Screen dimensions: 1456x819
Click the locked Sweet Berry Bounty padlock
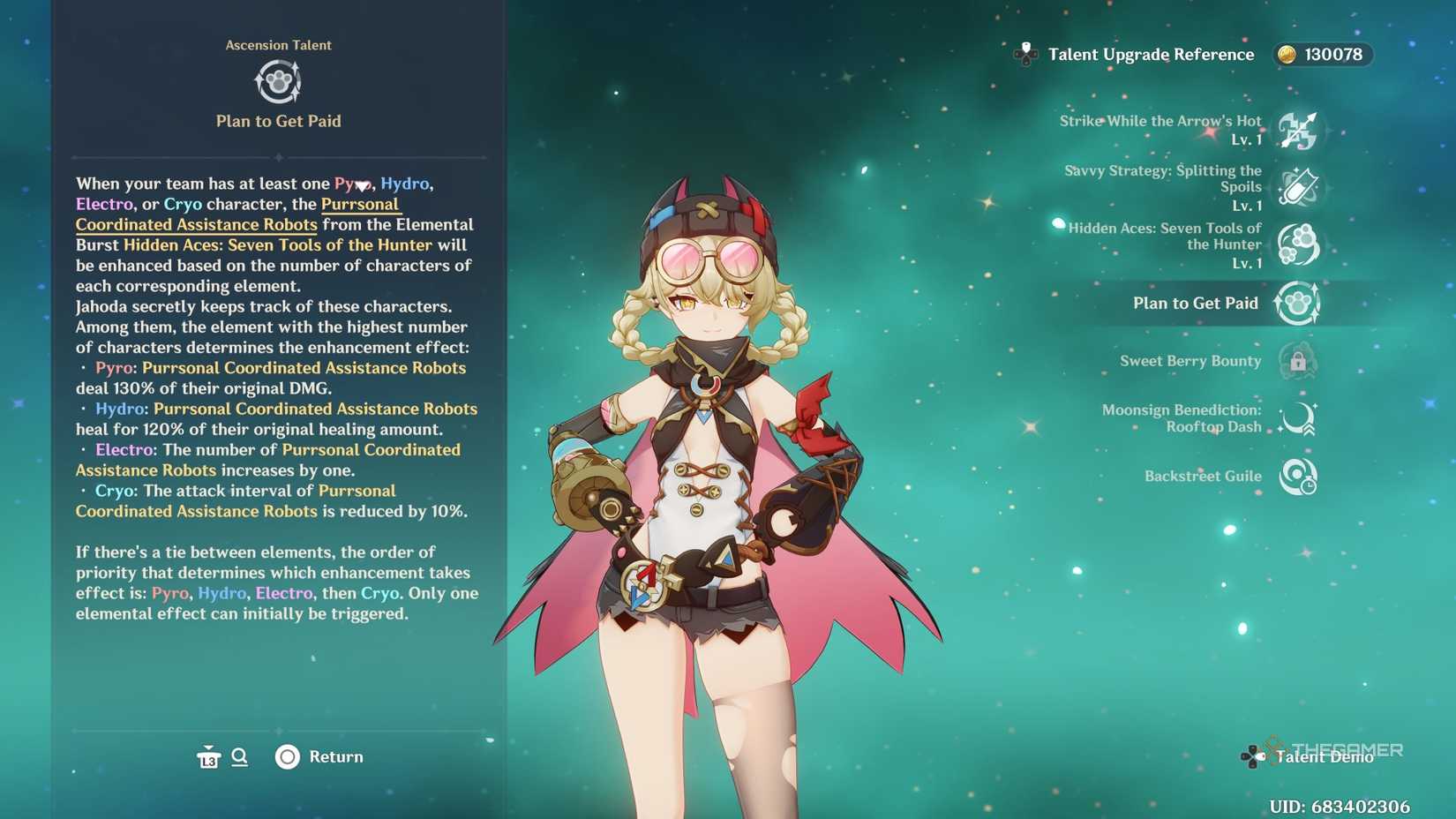[1299, 361]
